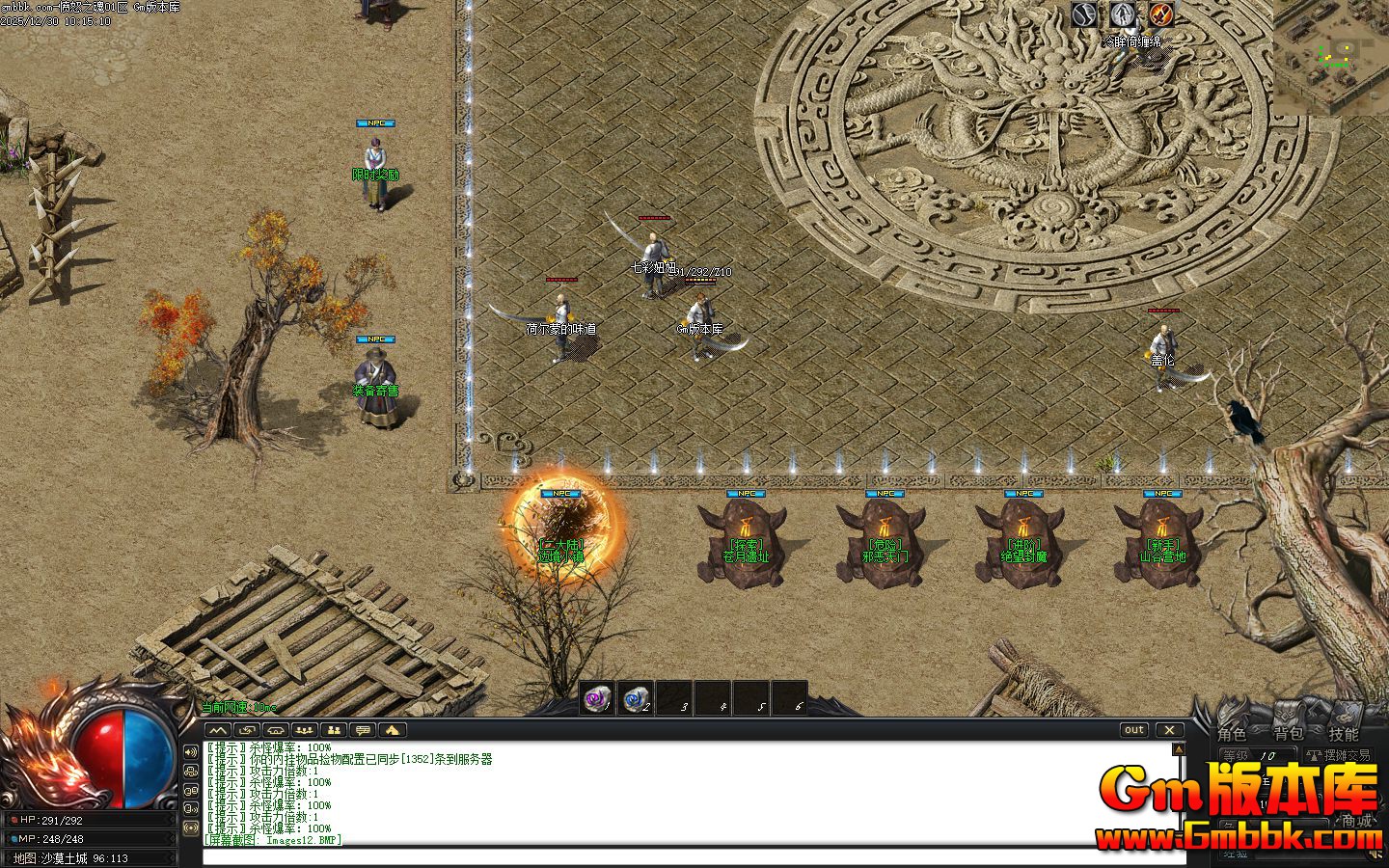Click the zigzag line chat toolbar button
This screenshot has width=1389, height=868.
coord(219,730)
